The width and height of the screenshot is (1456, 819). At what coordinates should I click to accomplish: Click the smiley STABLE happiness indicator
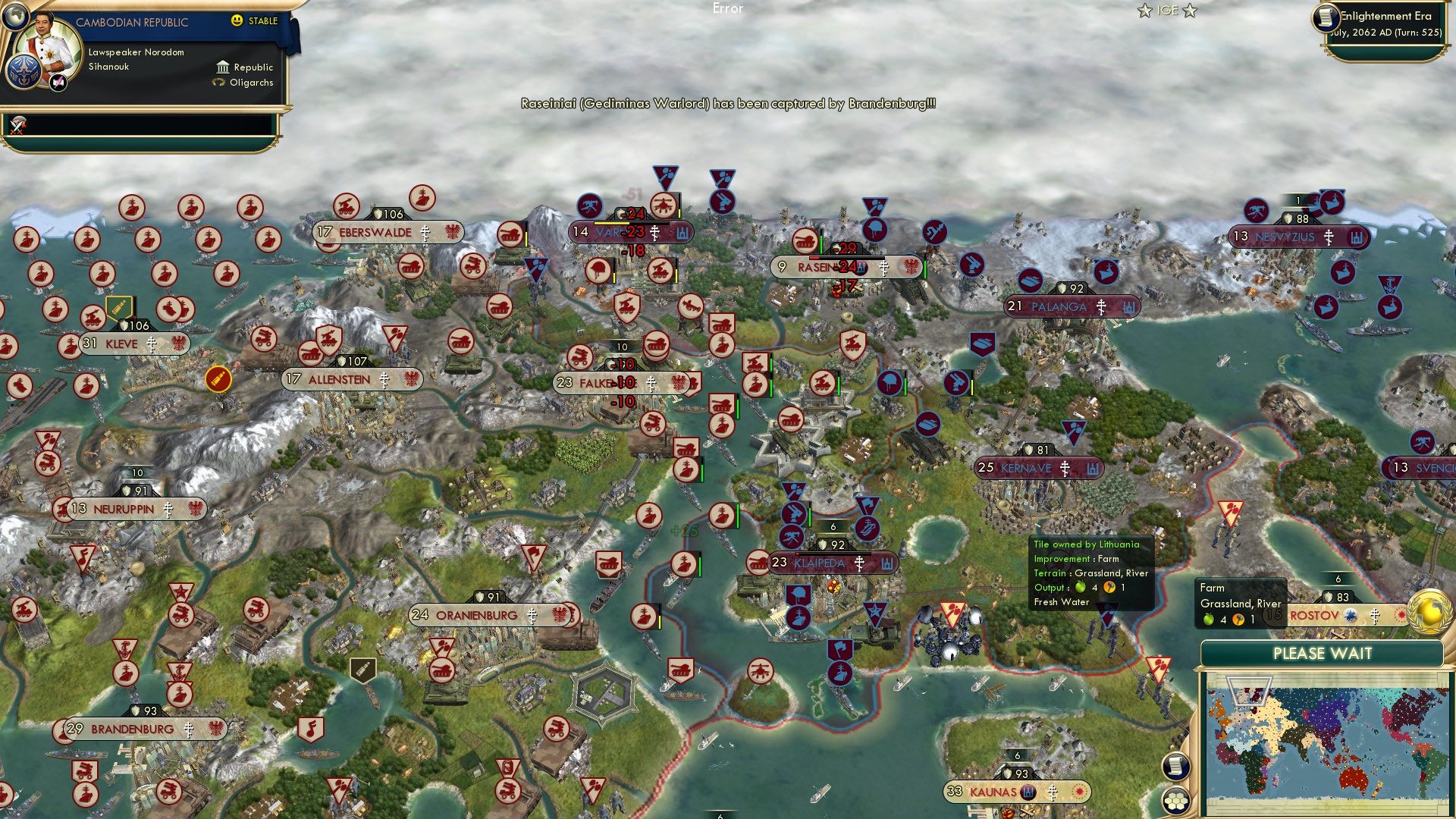tap(236, 20)
